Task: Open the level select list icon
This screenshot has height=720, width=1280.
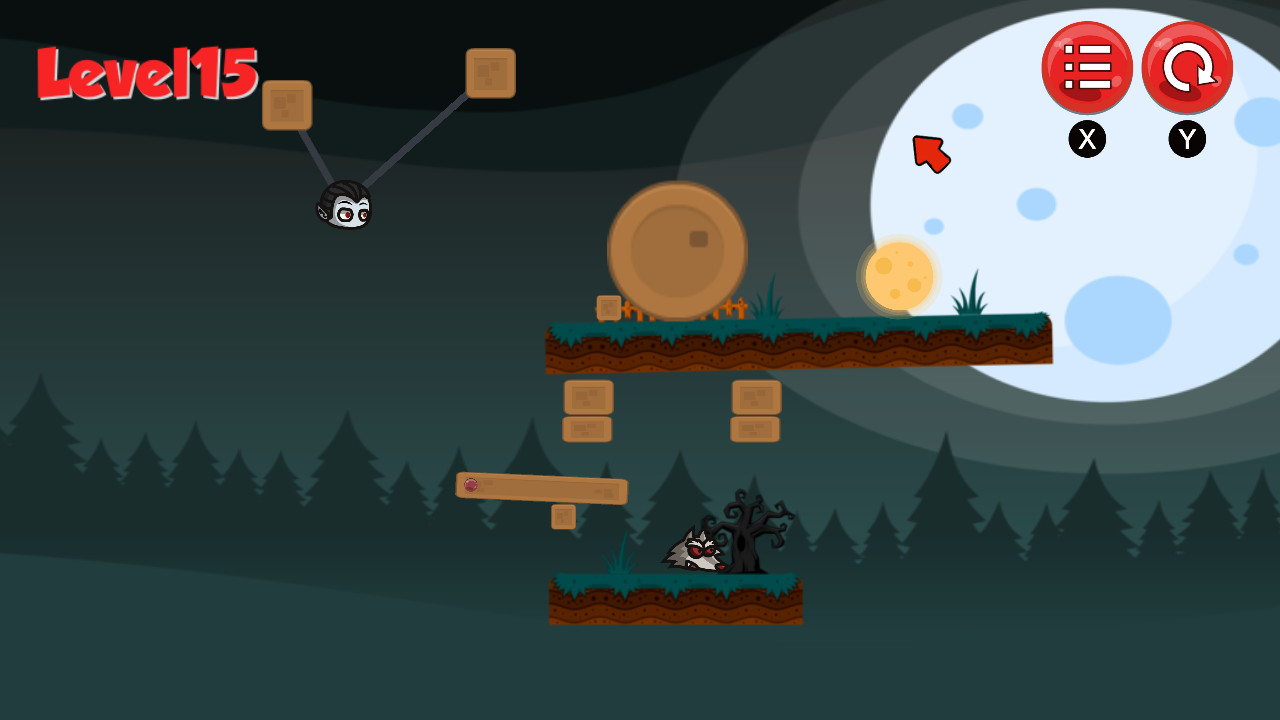Action: (1088, 67)
